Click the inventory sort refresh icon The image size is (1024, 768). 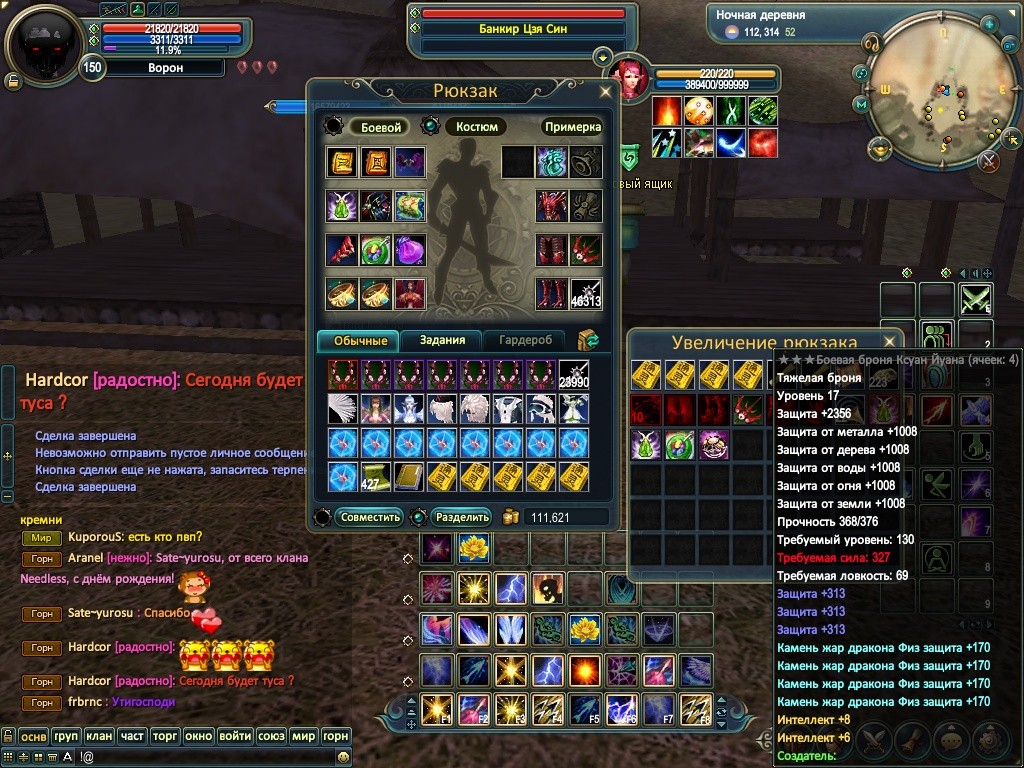[588, 340]
